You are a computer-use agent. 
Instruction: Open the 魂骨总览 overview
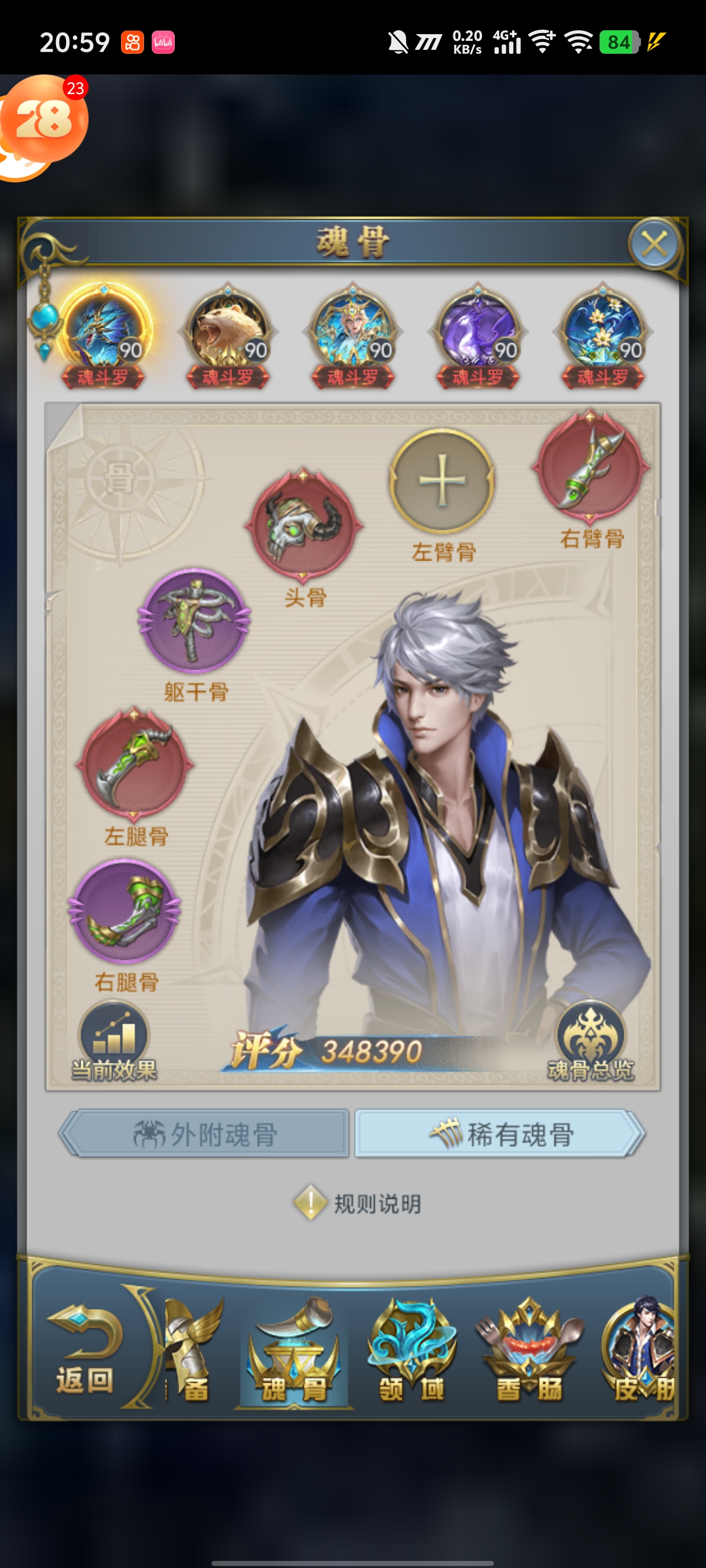590,1042
